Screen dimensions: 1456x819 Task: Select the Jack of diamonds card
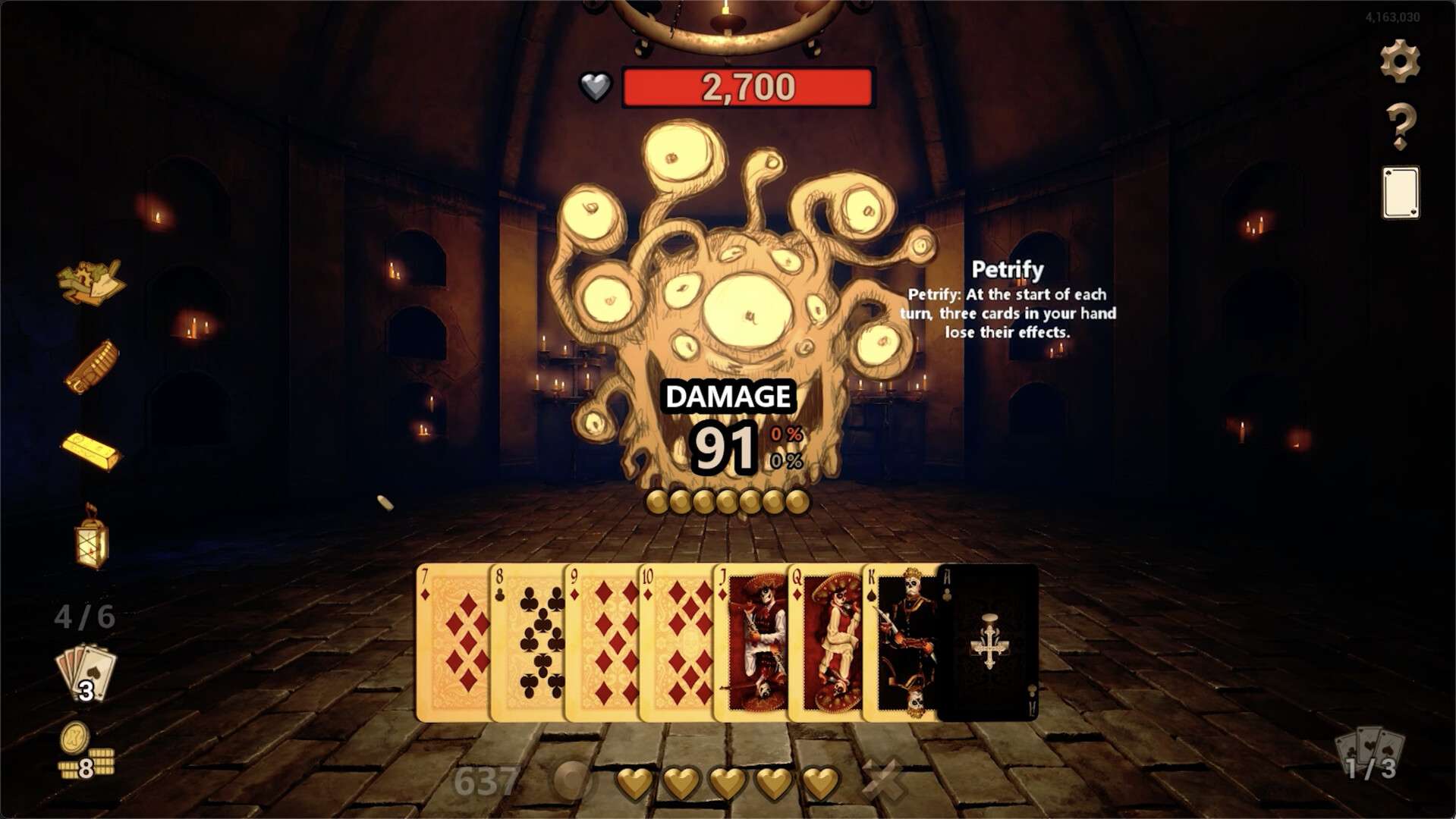750,642
